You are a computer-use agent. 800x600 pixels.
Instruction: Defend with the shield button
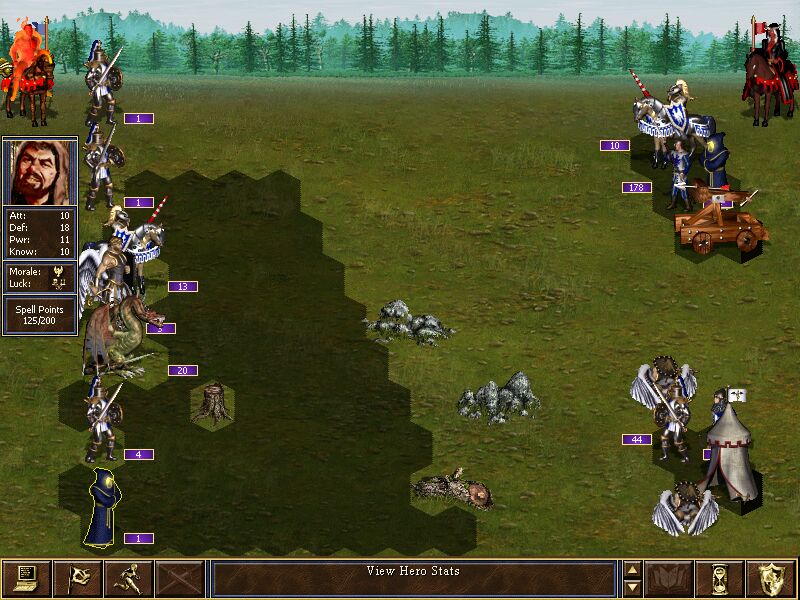[x=772, y=578]
